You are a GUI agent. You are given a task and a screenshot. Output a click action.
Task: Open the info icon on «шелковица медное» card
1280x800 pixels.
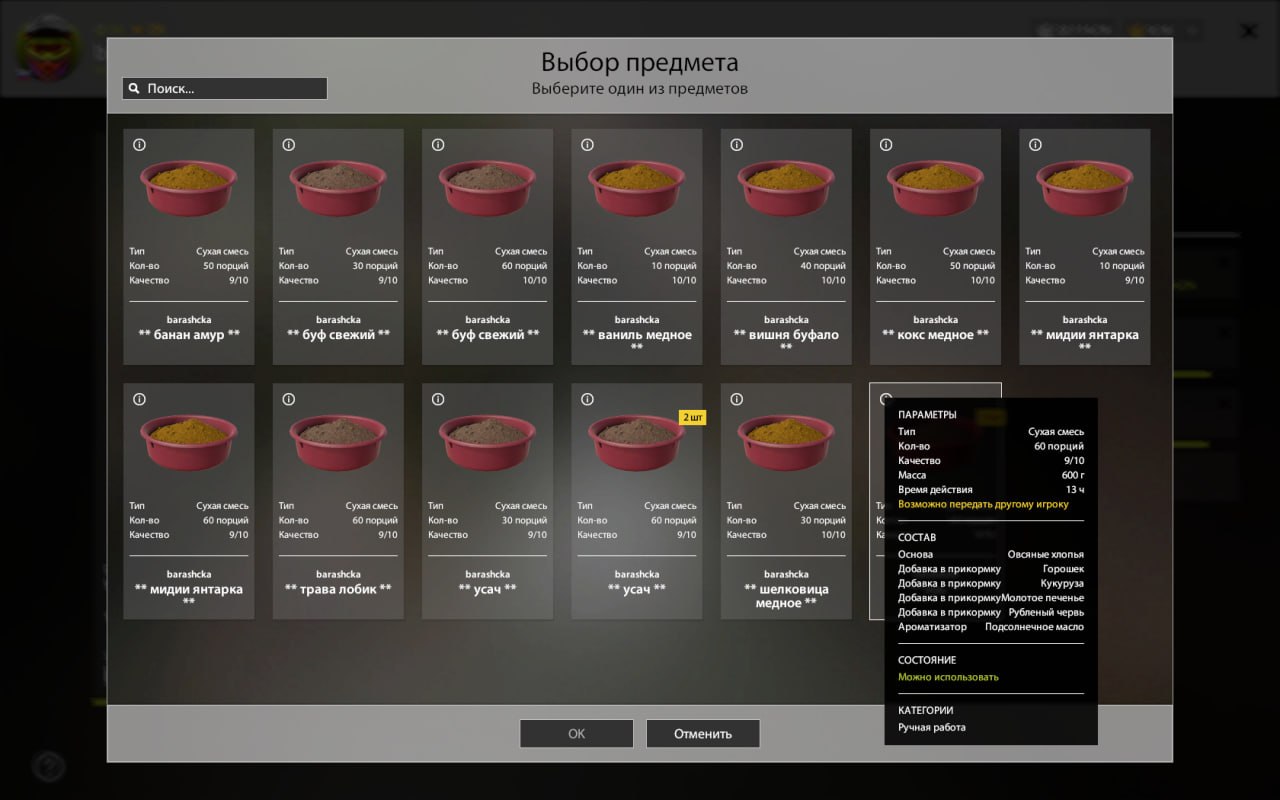pos(737,399)
